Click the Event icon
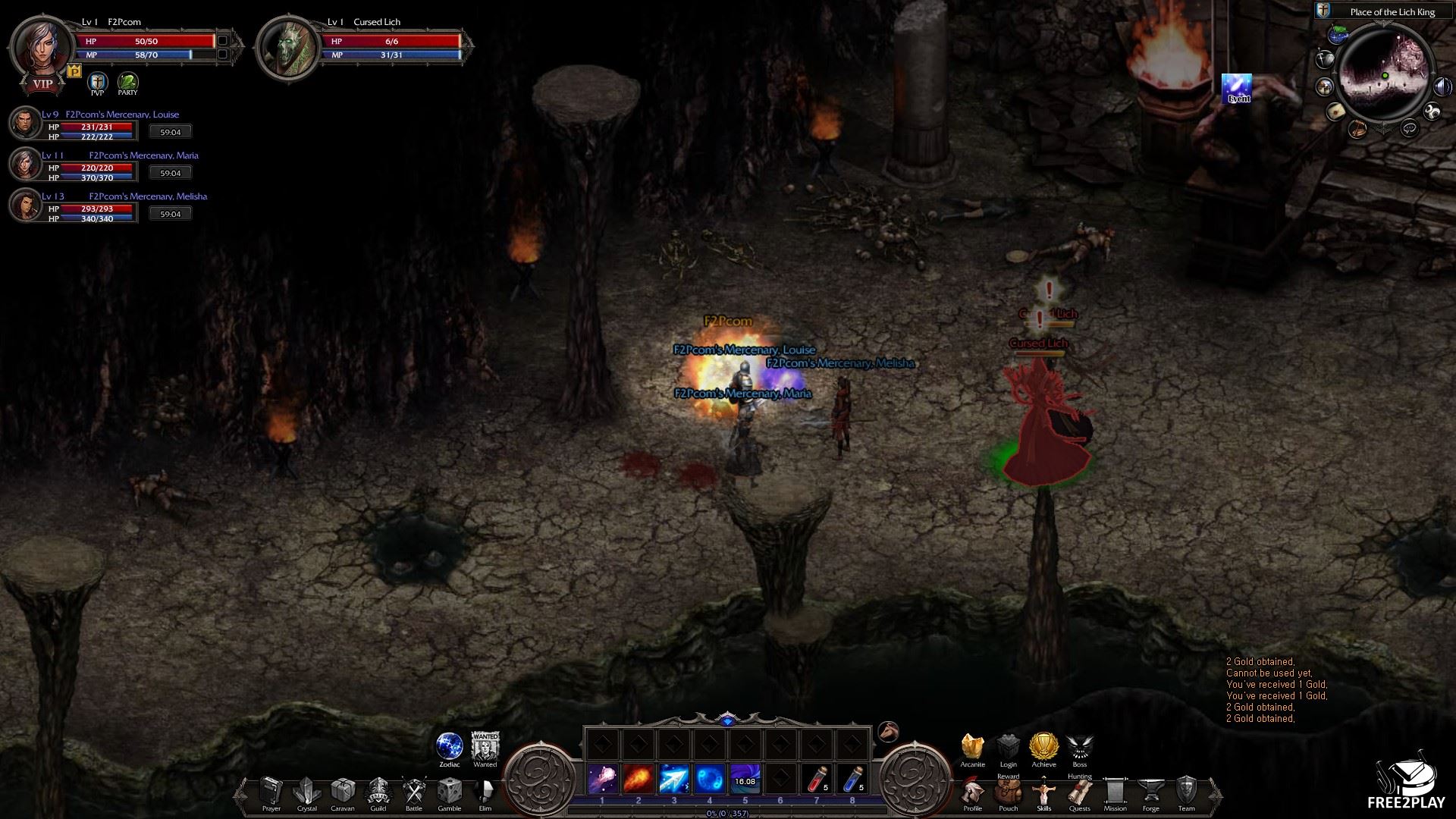This screenshot has width=1456, height=819. pyautogui.click(x=1237, y=88)
